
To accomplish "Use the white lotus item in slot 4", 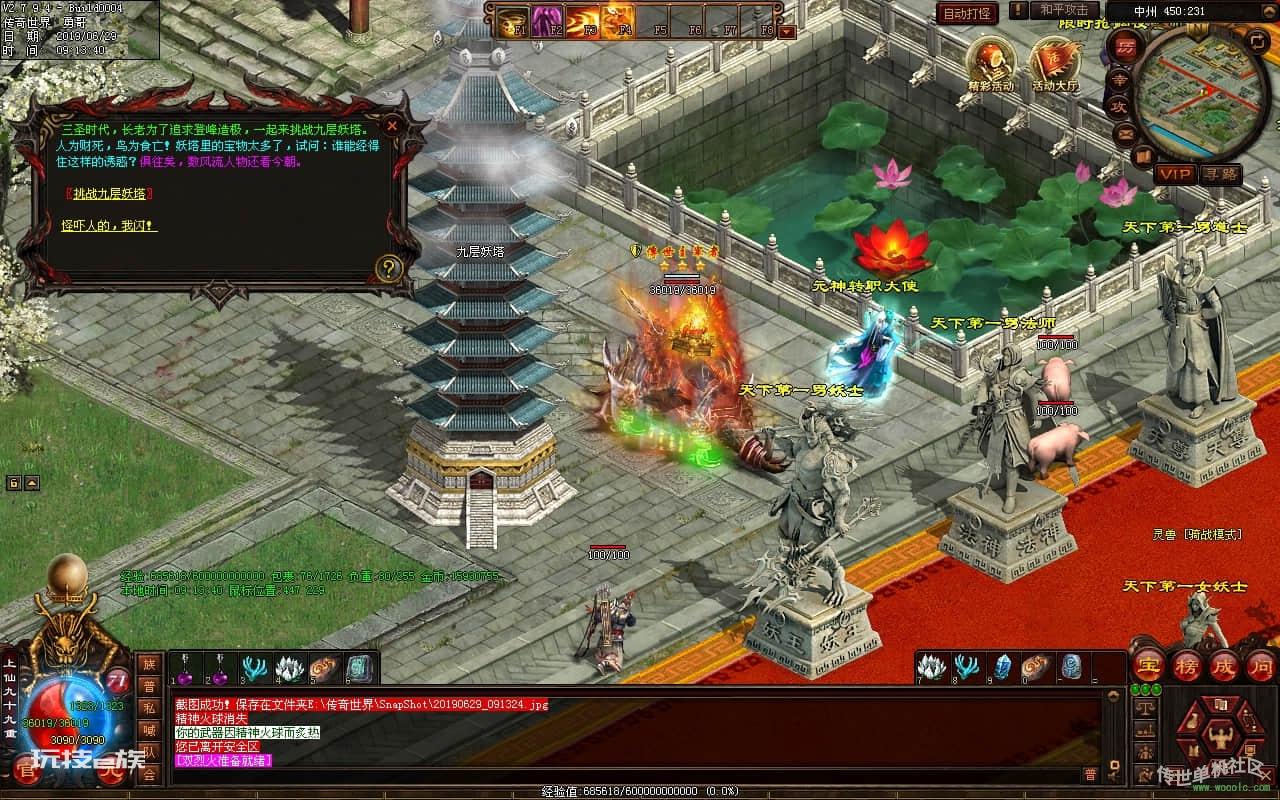I will pos(289,668).
